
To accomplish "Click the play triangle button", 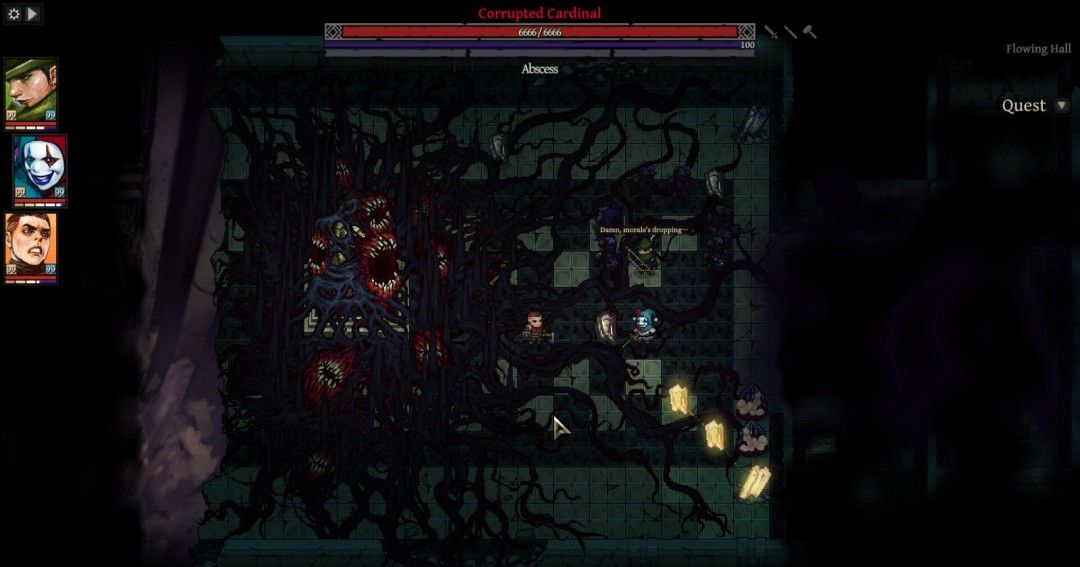I will 33,14.
